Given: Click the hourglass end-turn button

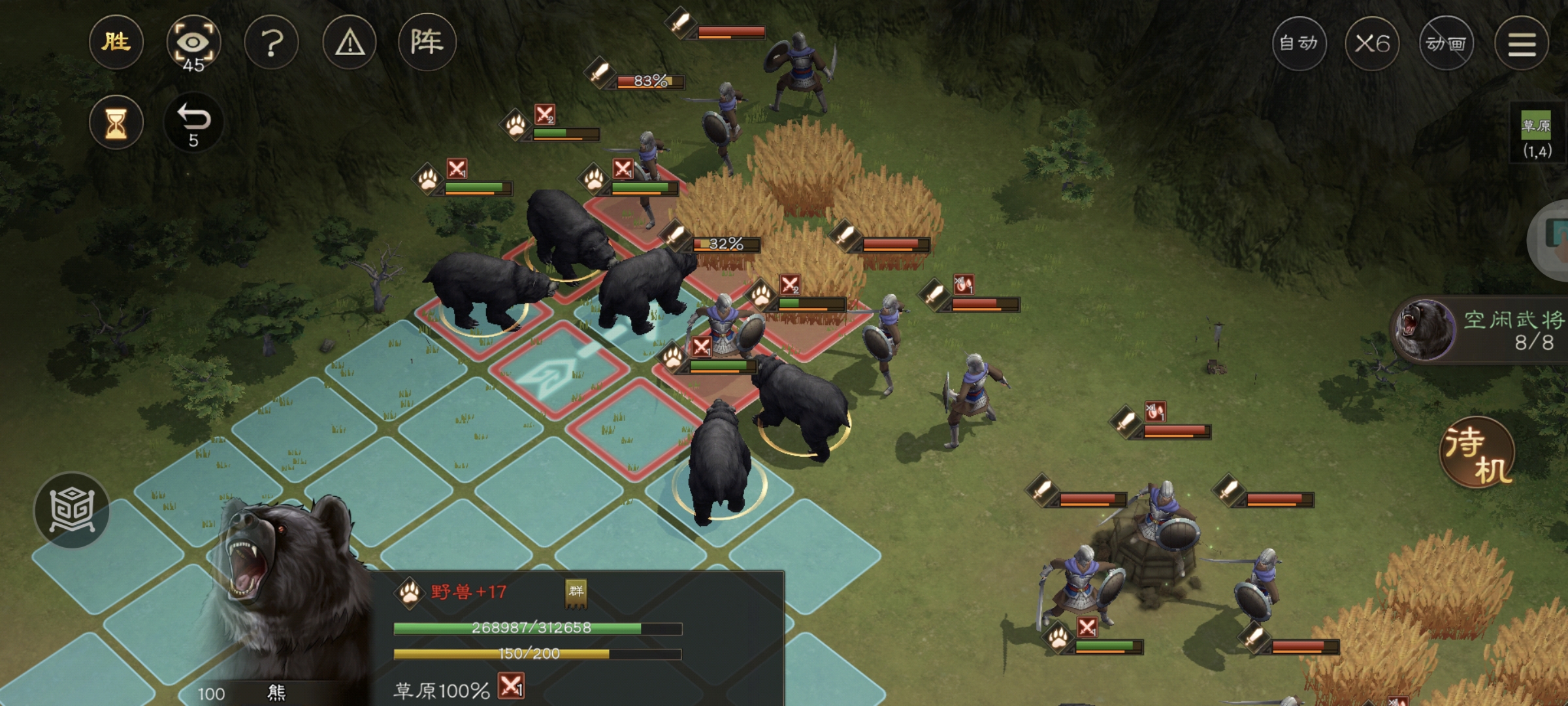Looking at the screenshot, I should [x=116, y=123].
